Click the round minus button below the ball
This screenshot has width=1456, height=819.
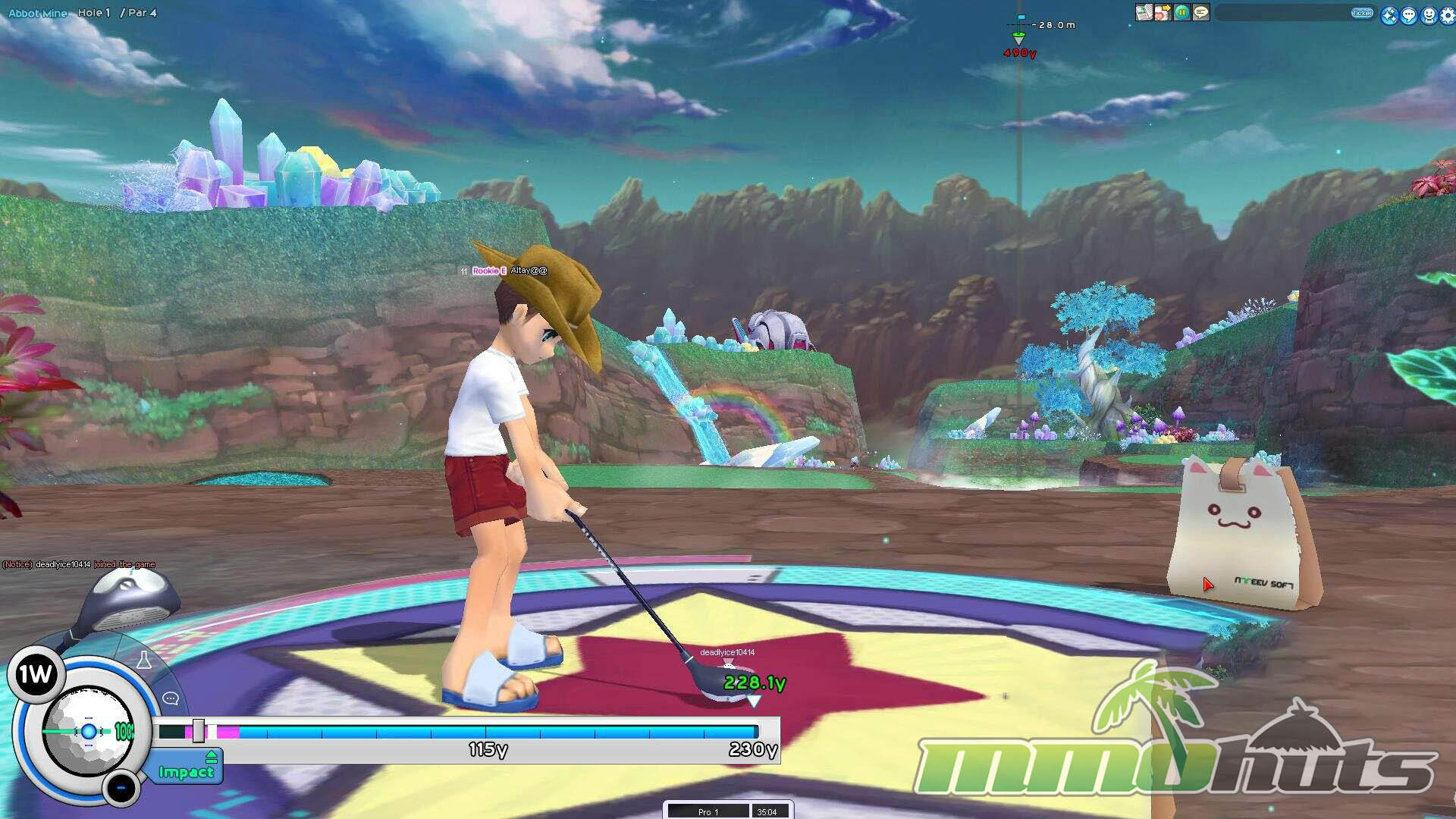click(x=121, y=789)
